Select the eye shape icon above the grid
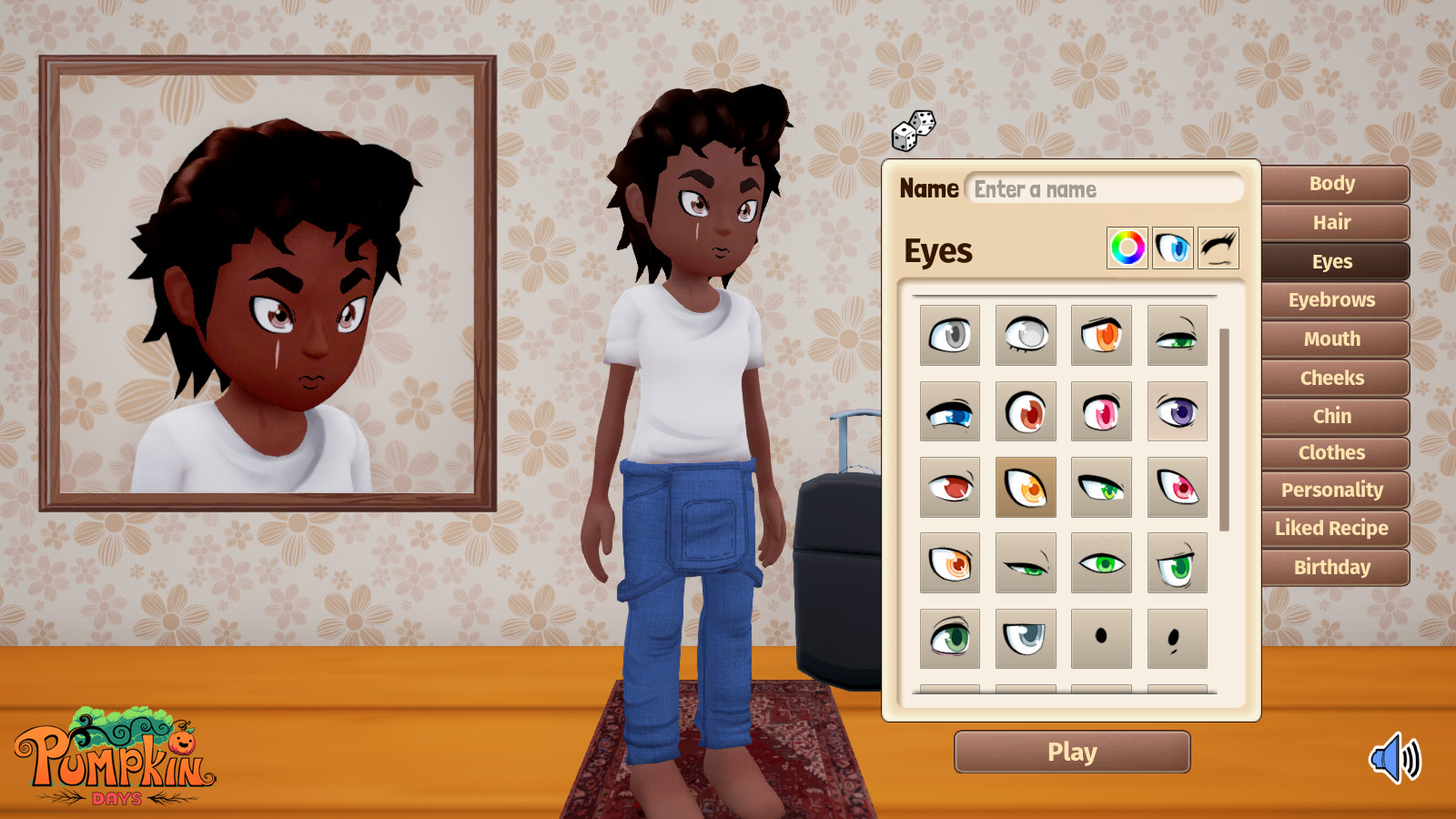This screenshot has width=1456, height=819. pos(1172,248)
